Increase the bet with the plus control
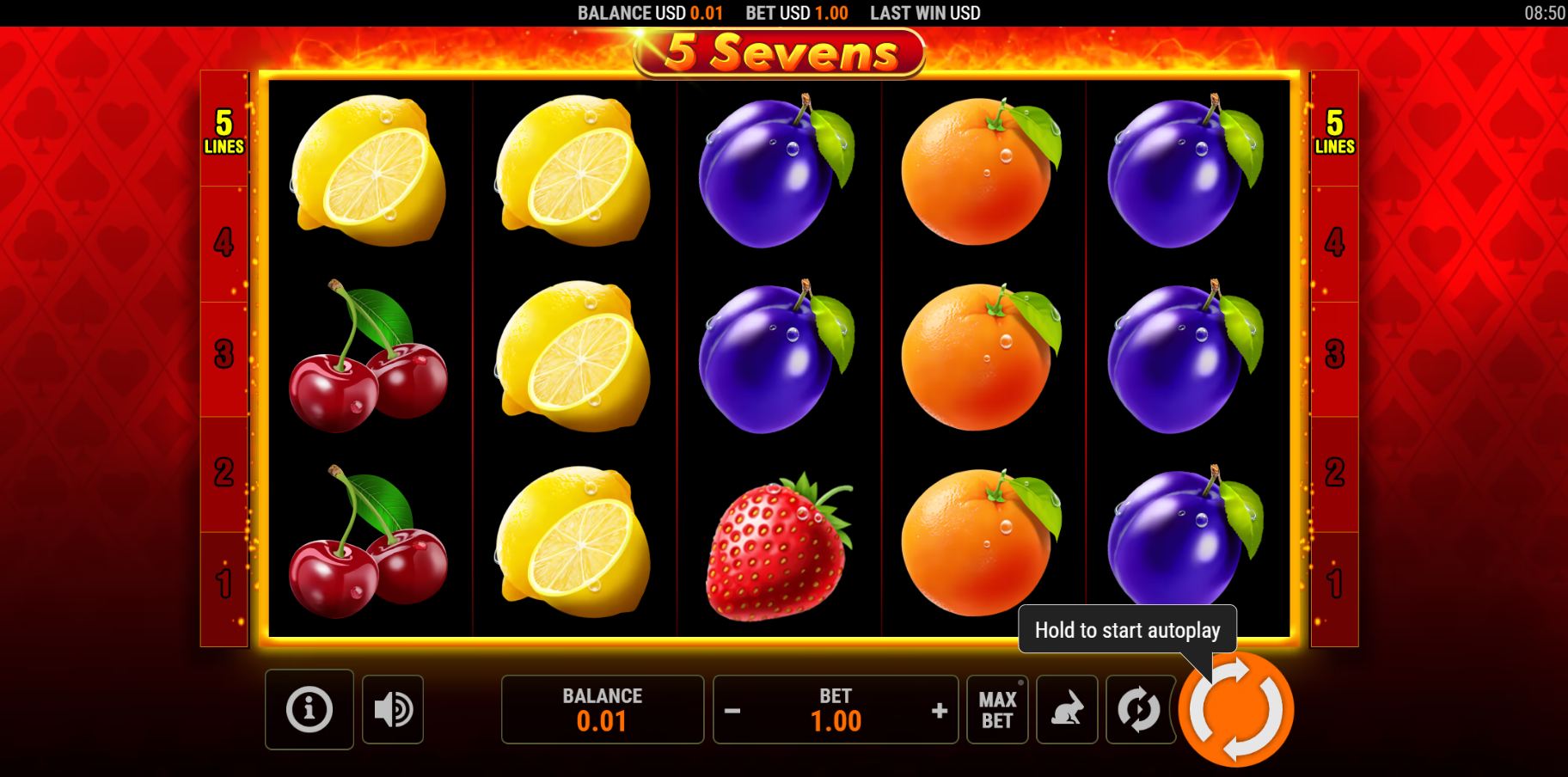This screenshot has height=777, width=1568. click(x=937, y=710)
